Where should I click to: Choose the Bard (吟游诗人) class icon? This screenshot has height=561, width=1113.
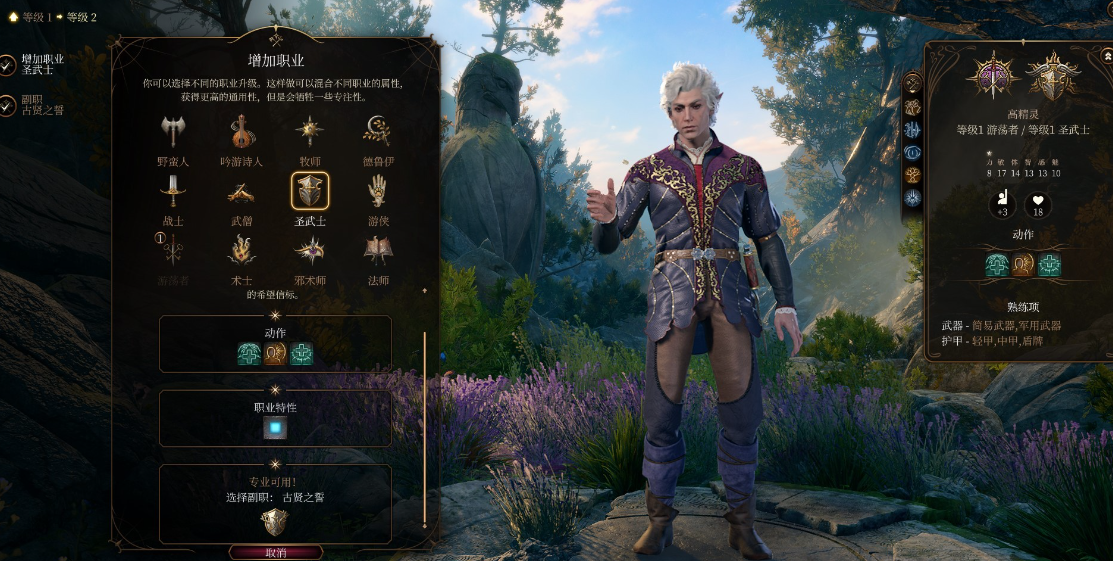point(240,132)
